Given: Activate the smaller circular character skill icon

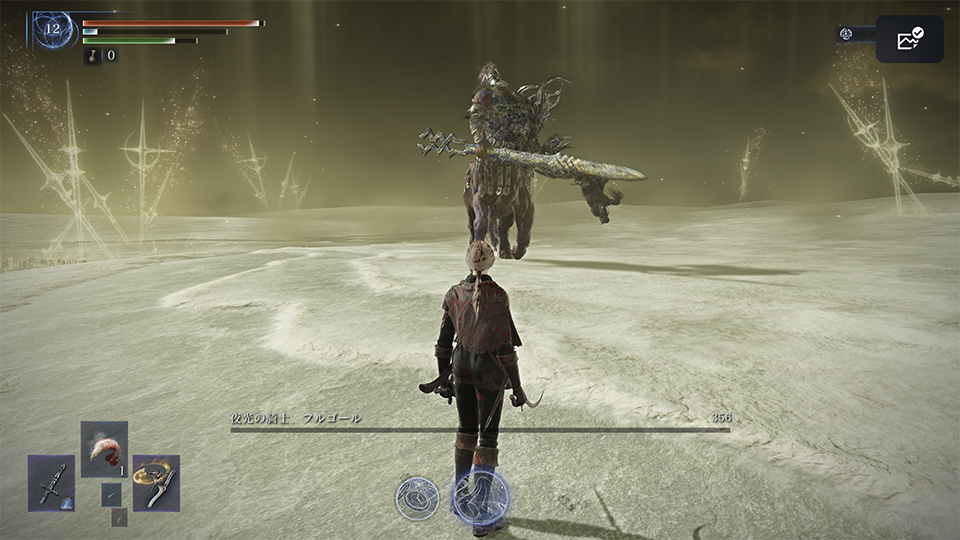Looking at the screenshot, I should pyautogui.click(x=416, y=497).
